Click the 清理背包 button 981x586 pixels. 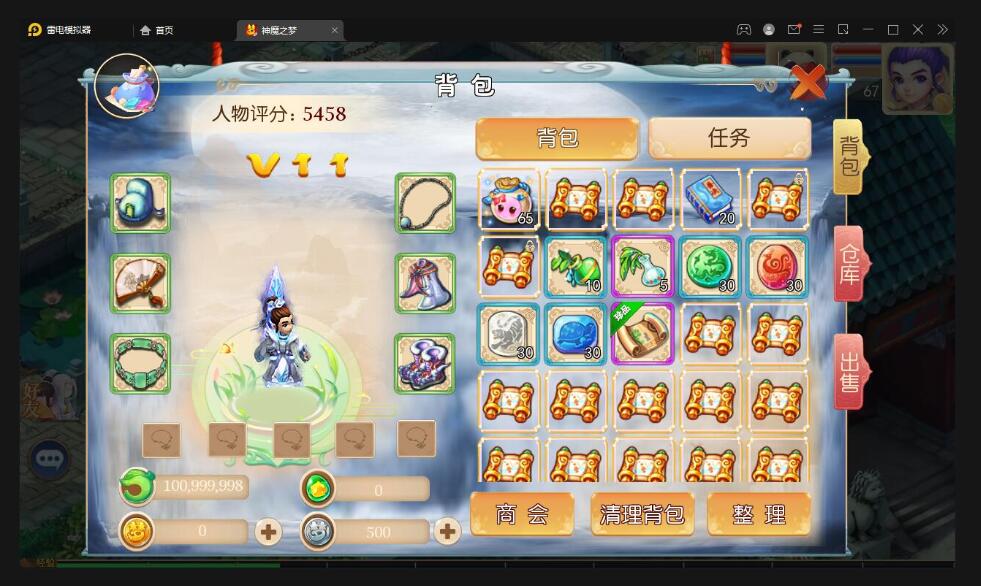pos(642,514)
